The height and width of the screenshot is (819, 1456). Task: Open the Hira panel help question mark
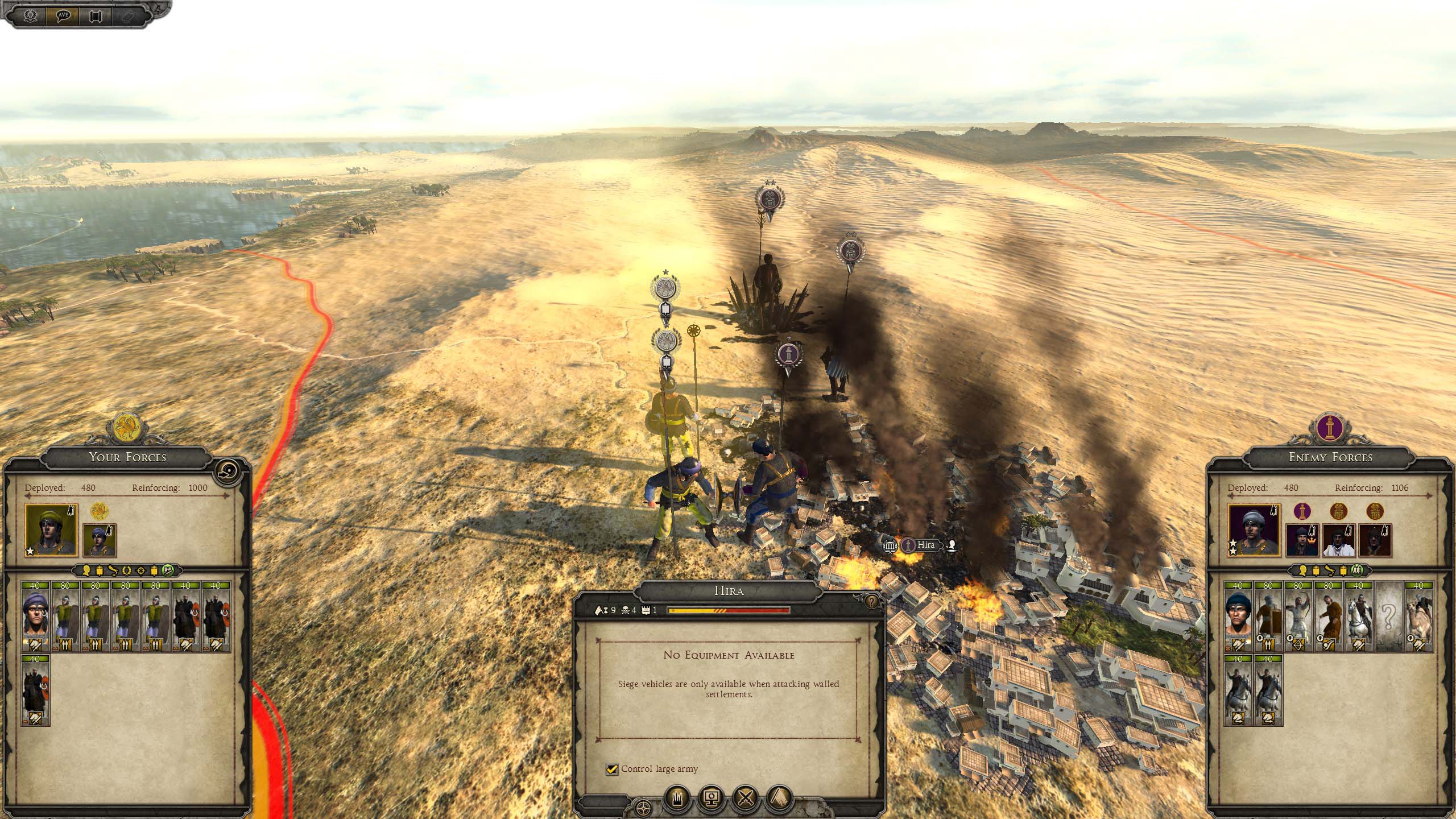click(870, 601)
